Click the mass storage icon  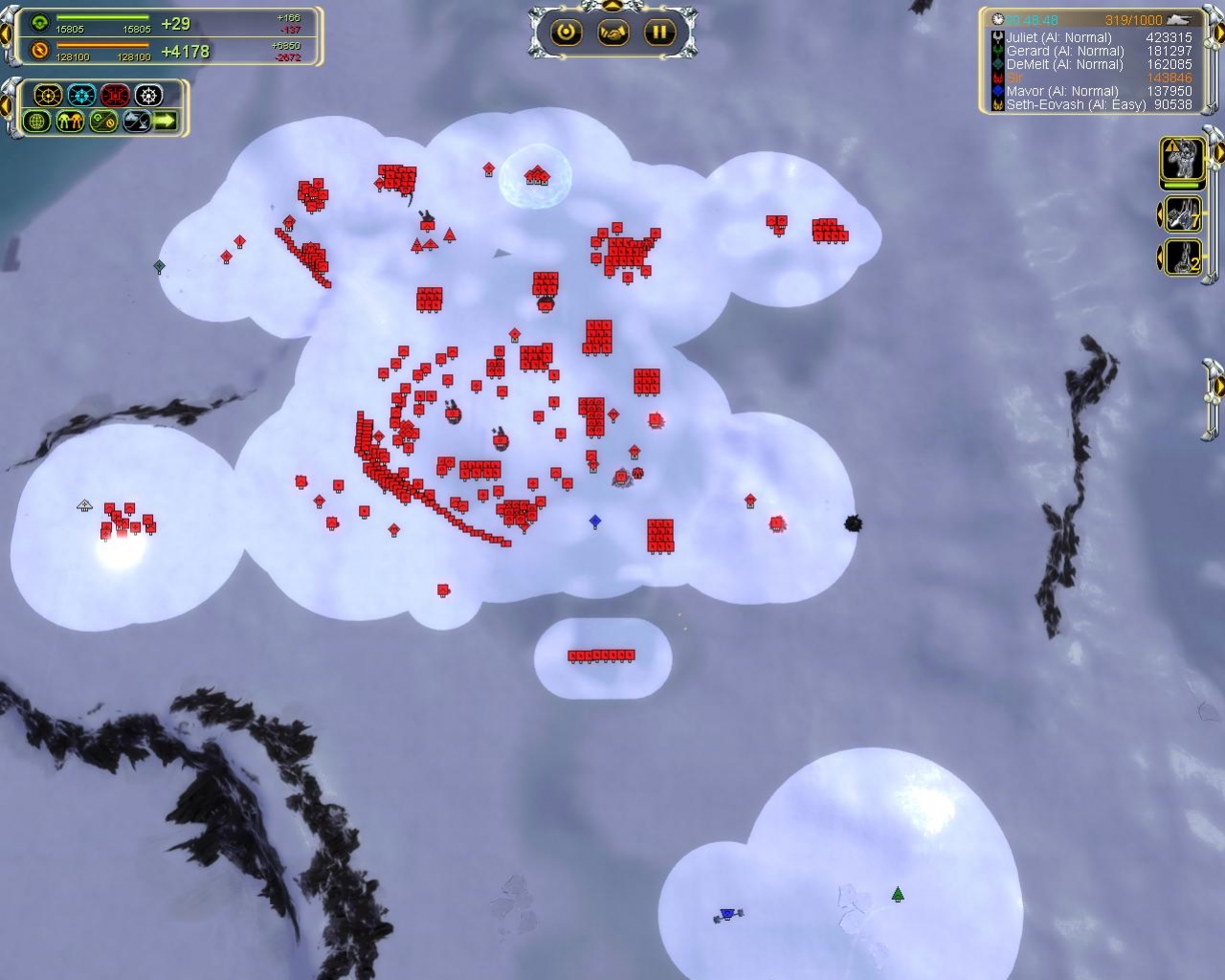click(39, 22)
